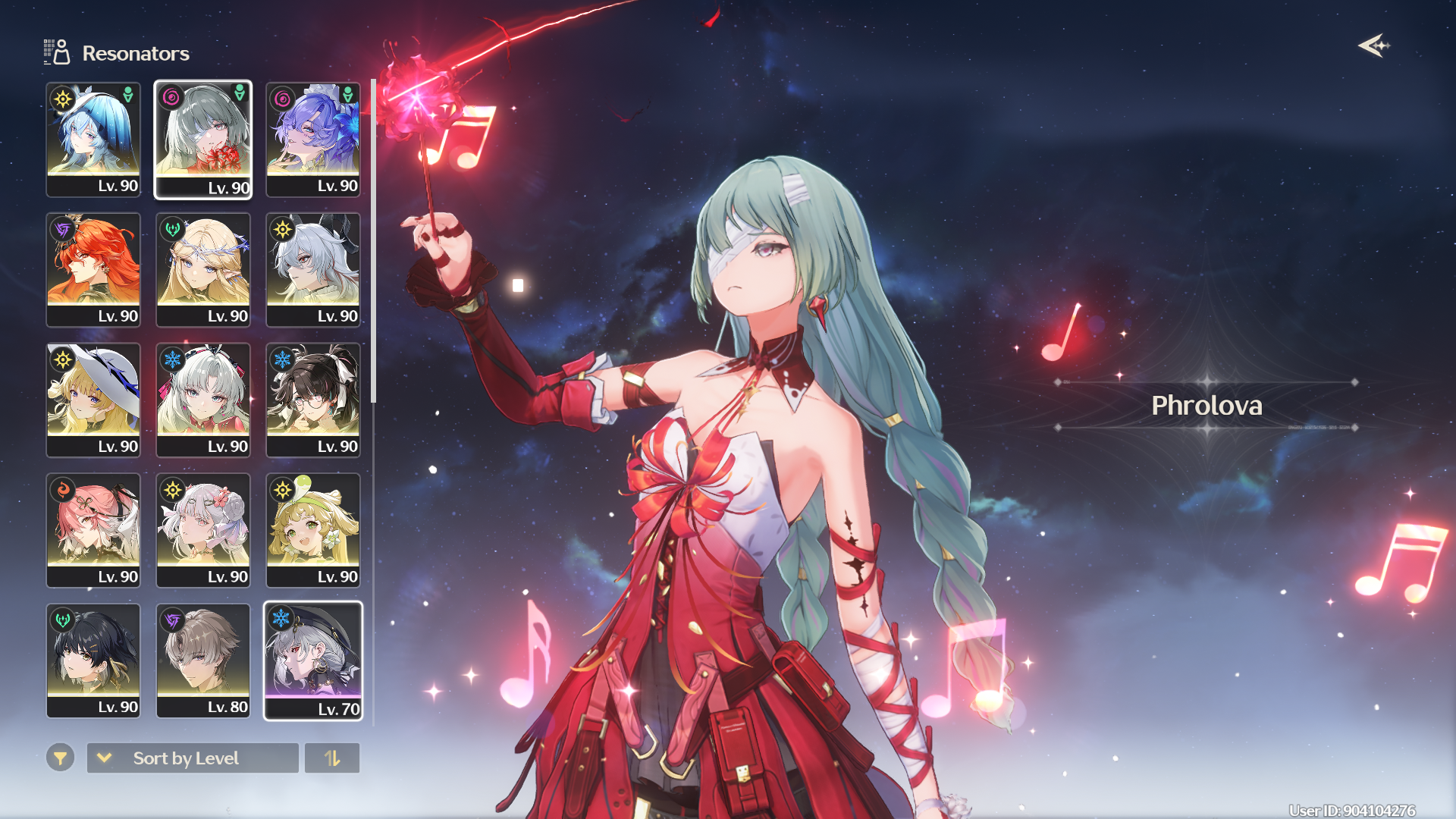This screenshot has height=819, width=1456.
Task: Choose the Phrolova portrait with eyepatch
Action: (x=203, y=140)
